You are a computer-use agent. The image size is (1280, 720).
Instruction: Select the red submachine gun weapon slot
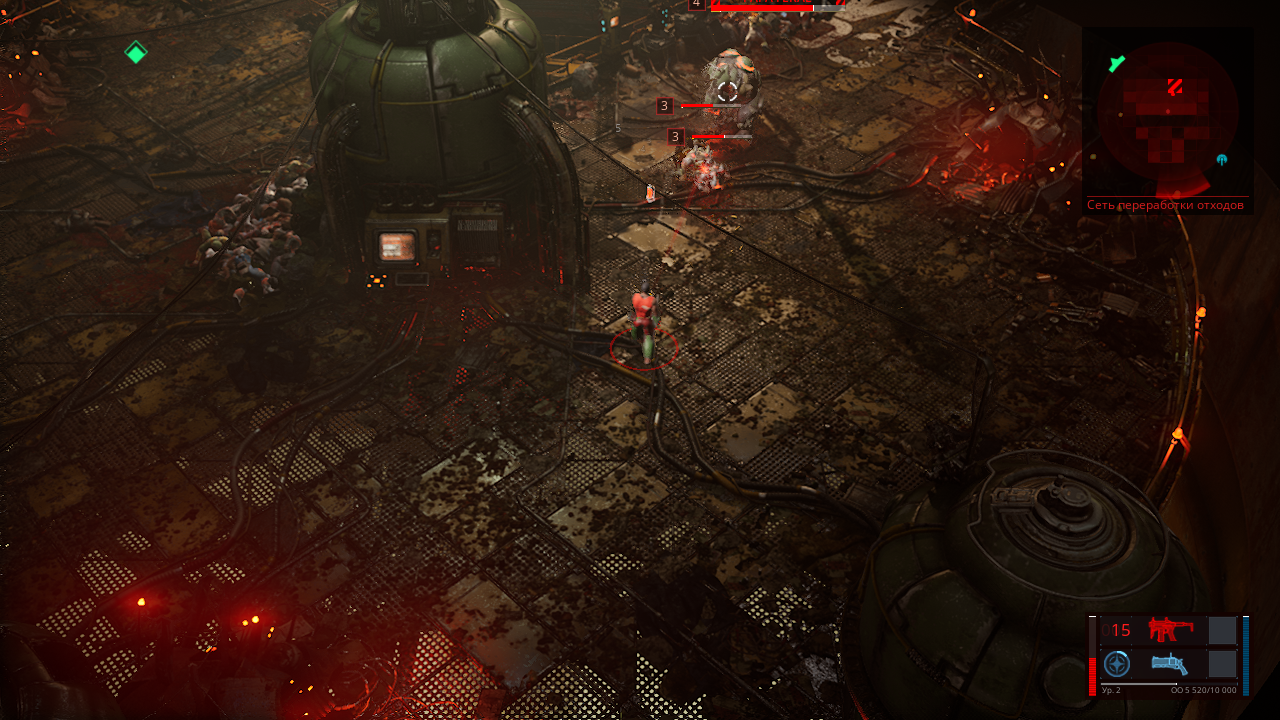point(1170,629)
